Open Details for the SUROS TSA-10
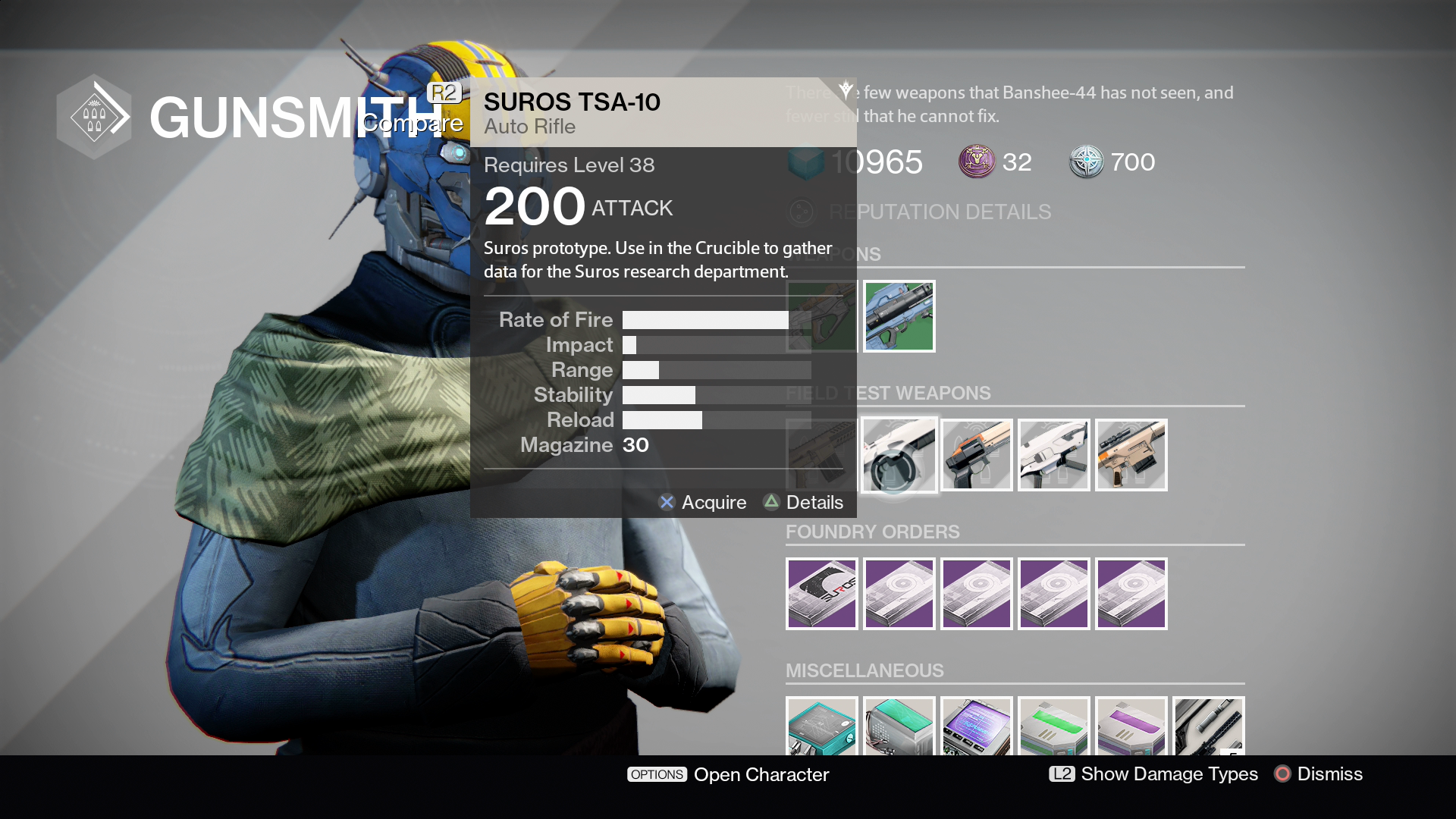The width and height of the screenshot is (1456, 819). (804, 502)
